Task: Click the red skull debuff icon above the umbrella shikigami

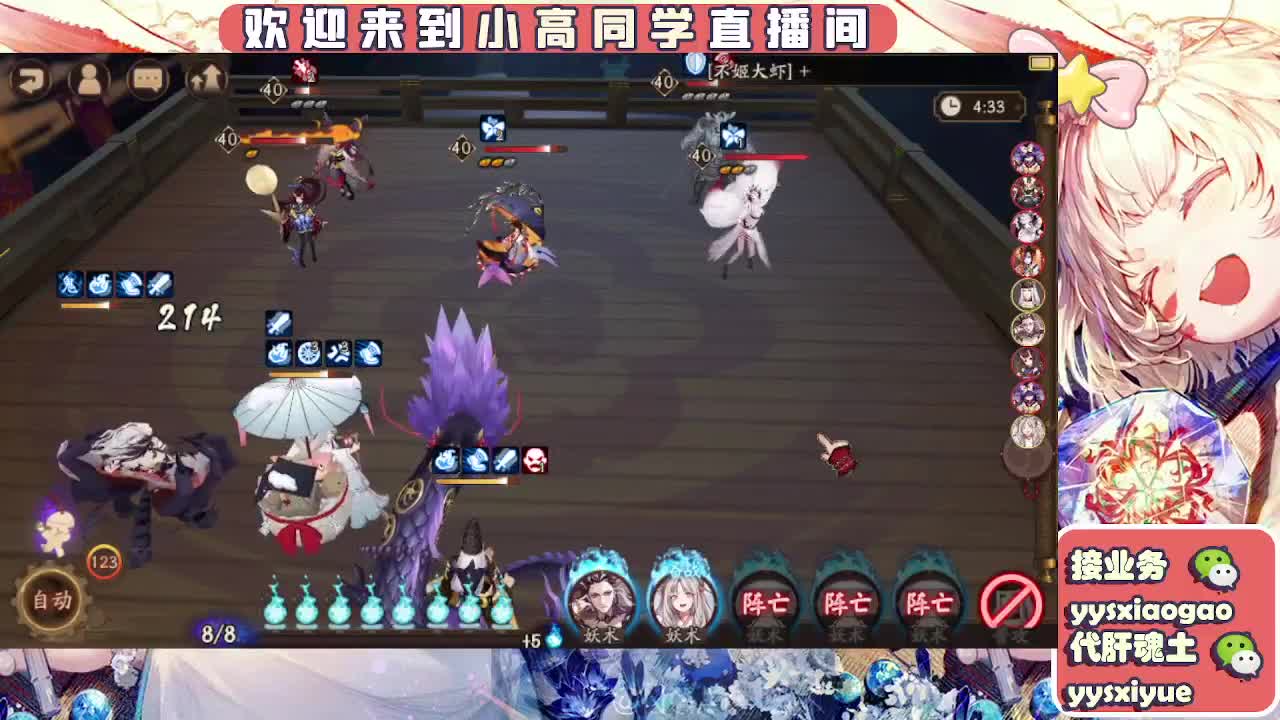Action: tap(536, 461)
